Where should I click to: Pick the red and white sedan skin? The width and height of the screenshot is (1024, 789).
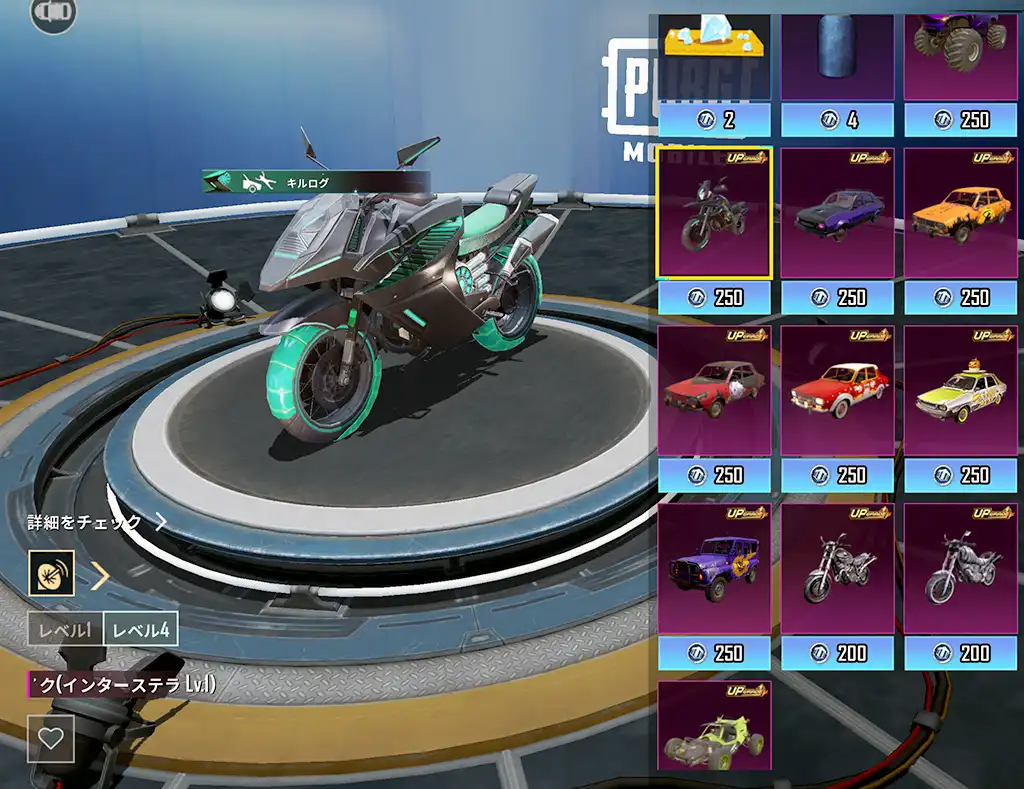click(x=838, y=391)
